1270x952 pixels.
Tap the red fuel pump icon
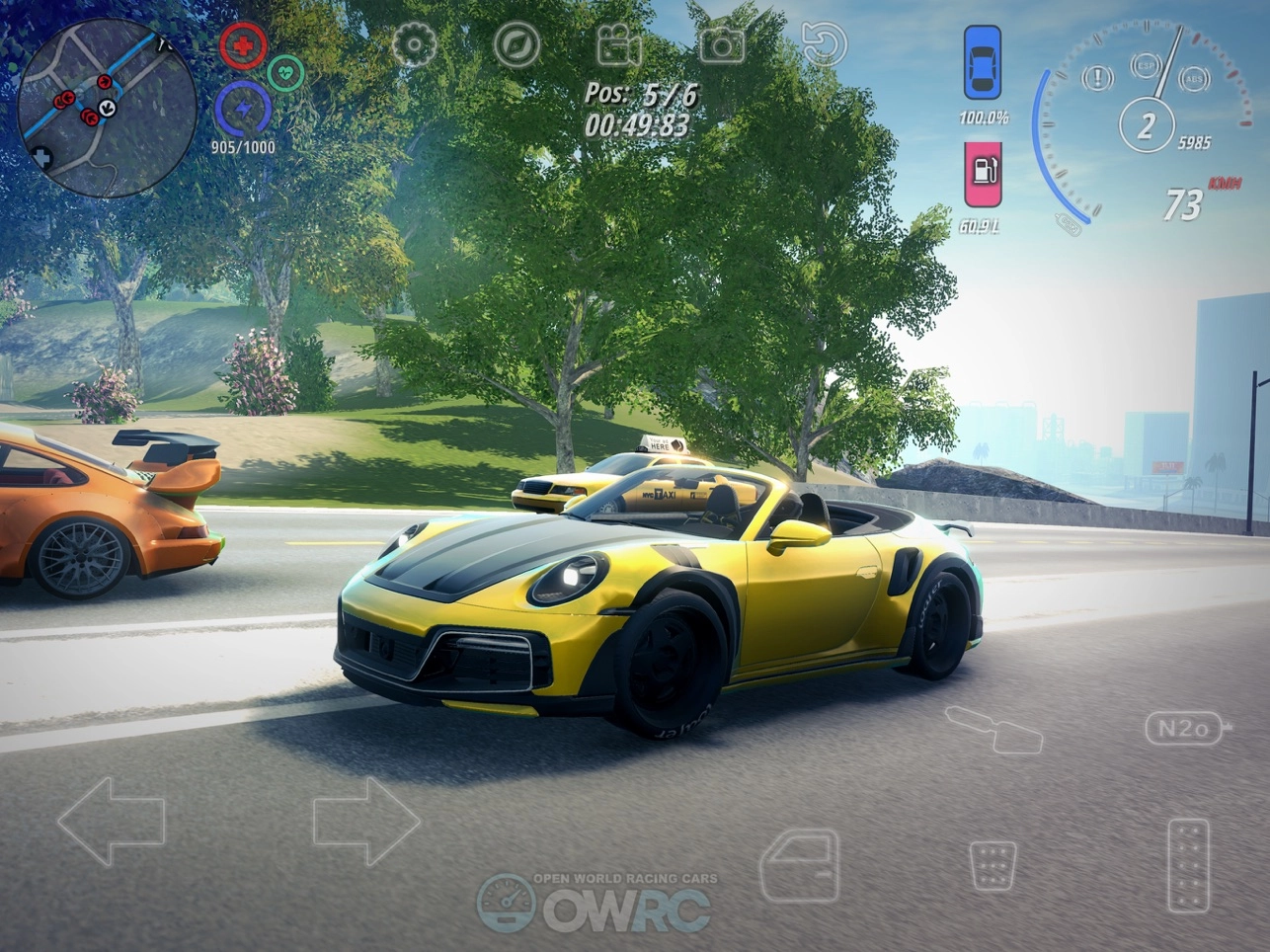coord(983,174)
